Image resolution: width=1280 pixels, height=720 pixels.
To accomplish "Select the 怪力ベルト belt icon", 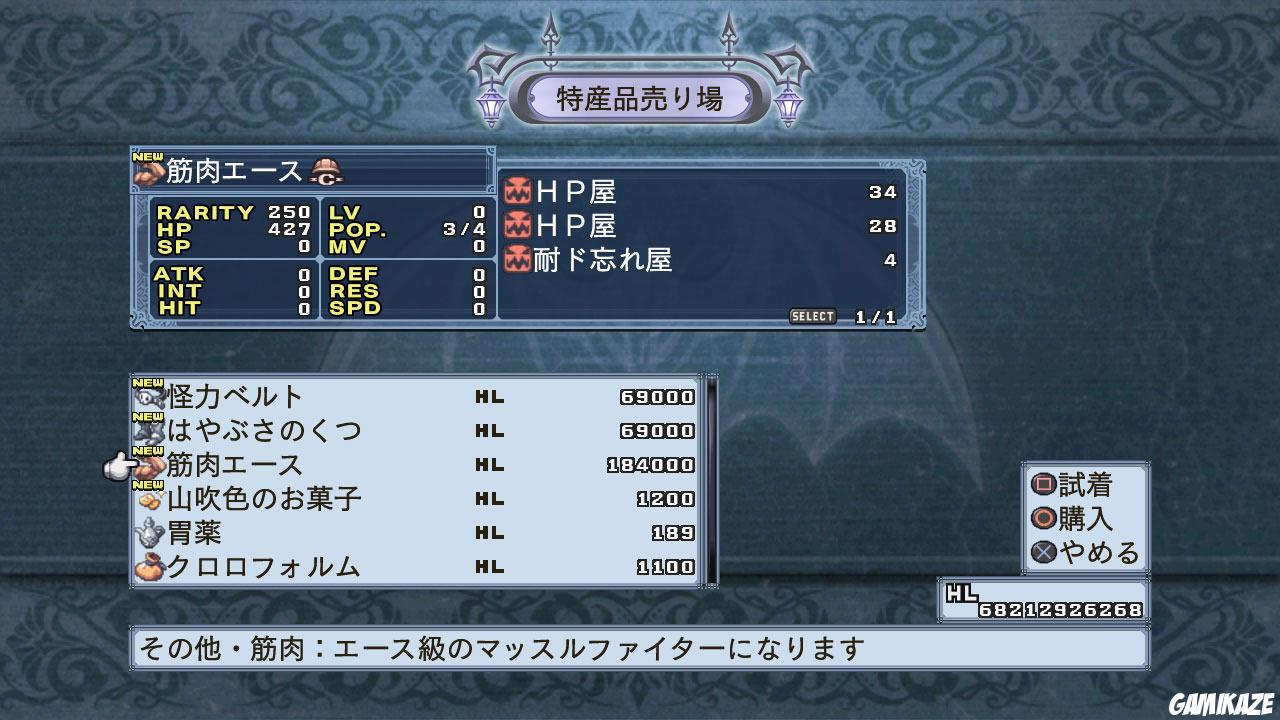I will (151, 396).
